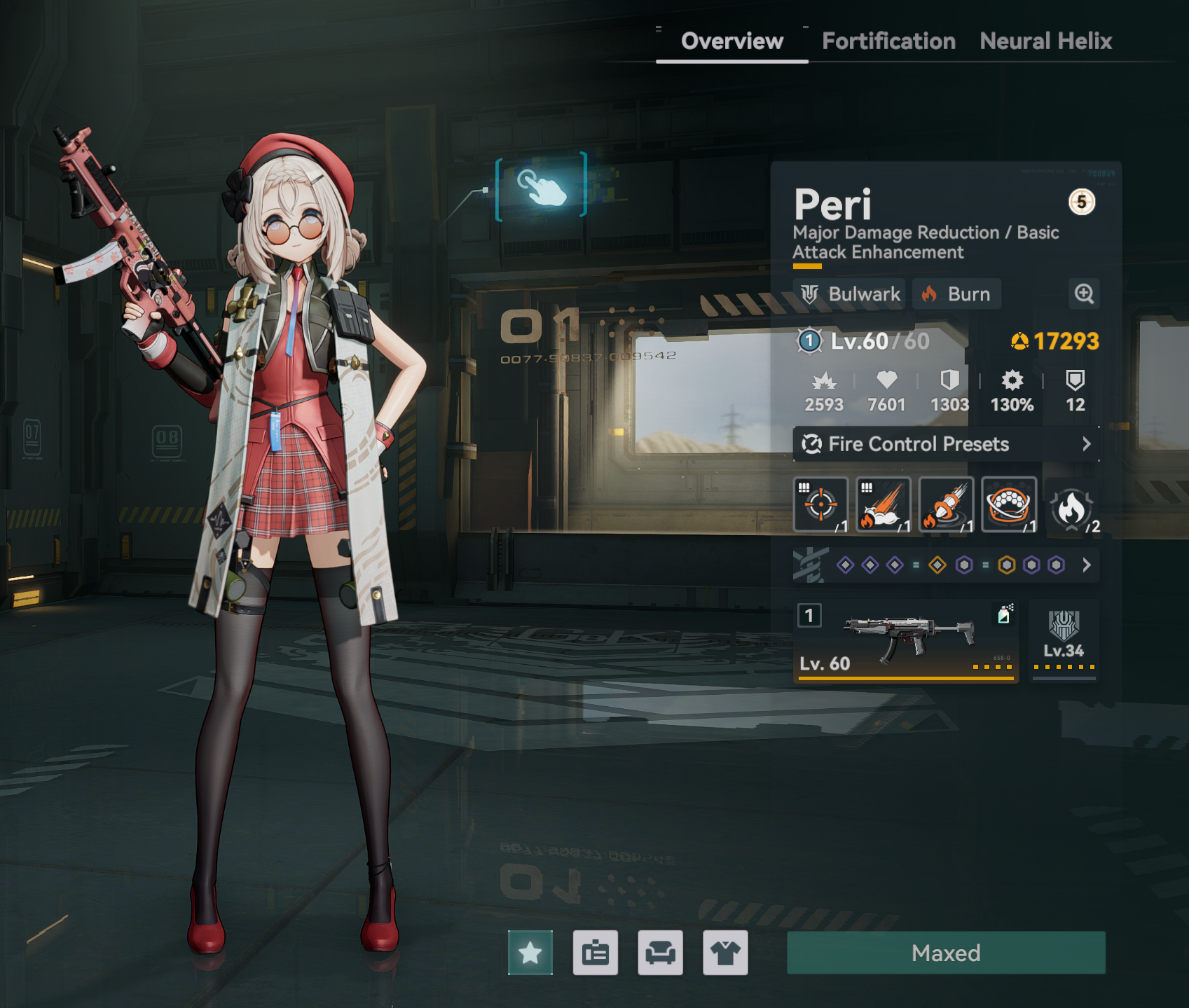Image resolution: width=1189 pixels, height=1008 pixels.
Task: Toggle the star favorite button
Action: pyautogui.click(x=530, y=953)
